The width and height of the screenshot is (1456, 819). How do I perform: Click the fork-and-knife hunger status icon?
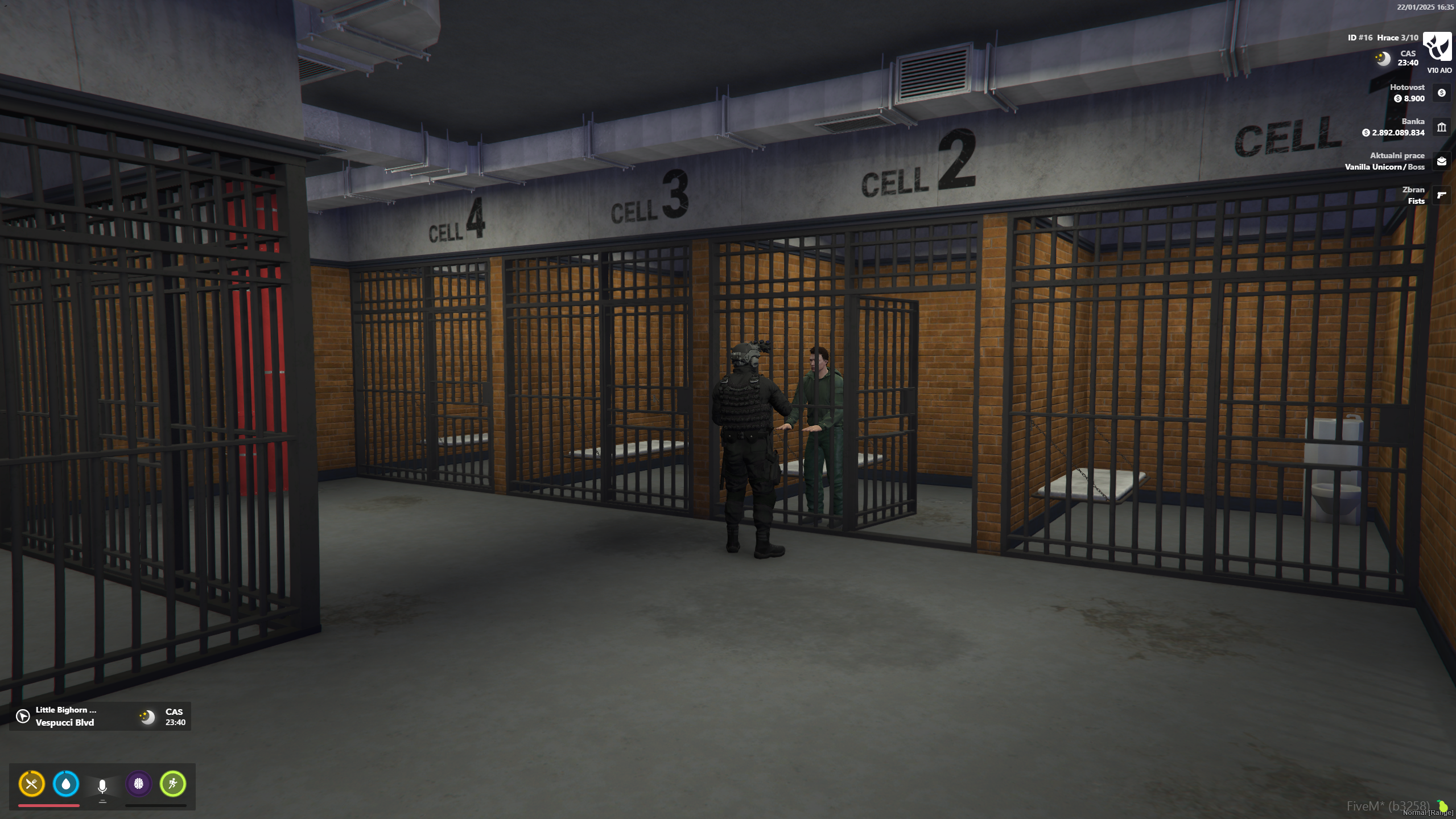click(x=31, y=785)
